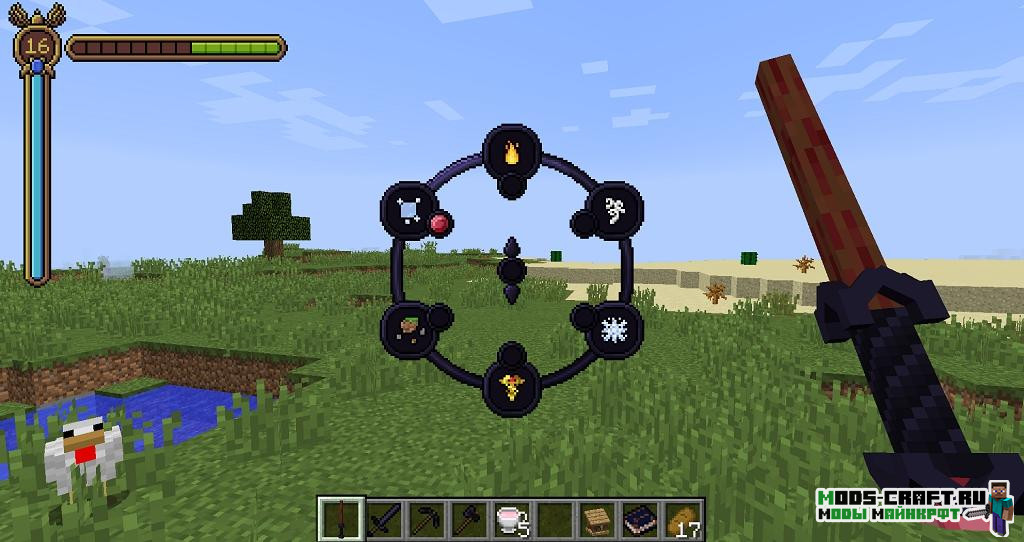Select the dark pickaxe hotbar slot

(425, 518)
